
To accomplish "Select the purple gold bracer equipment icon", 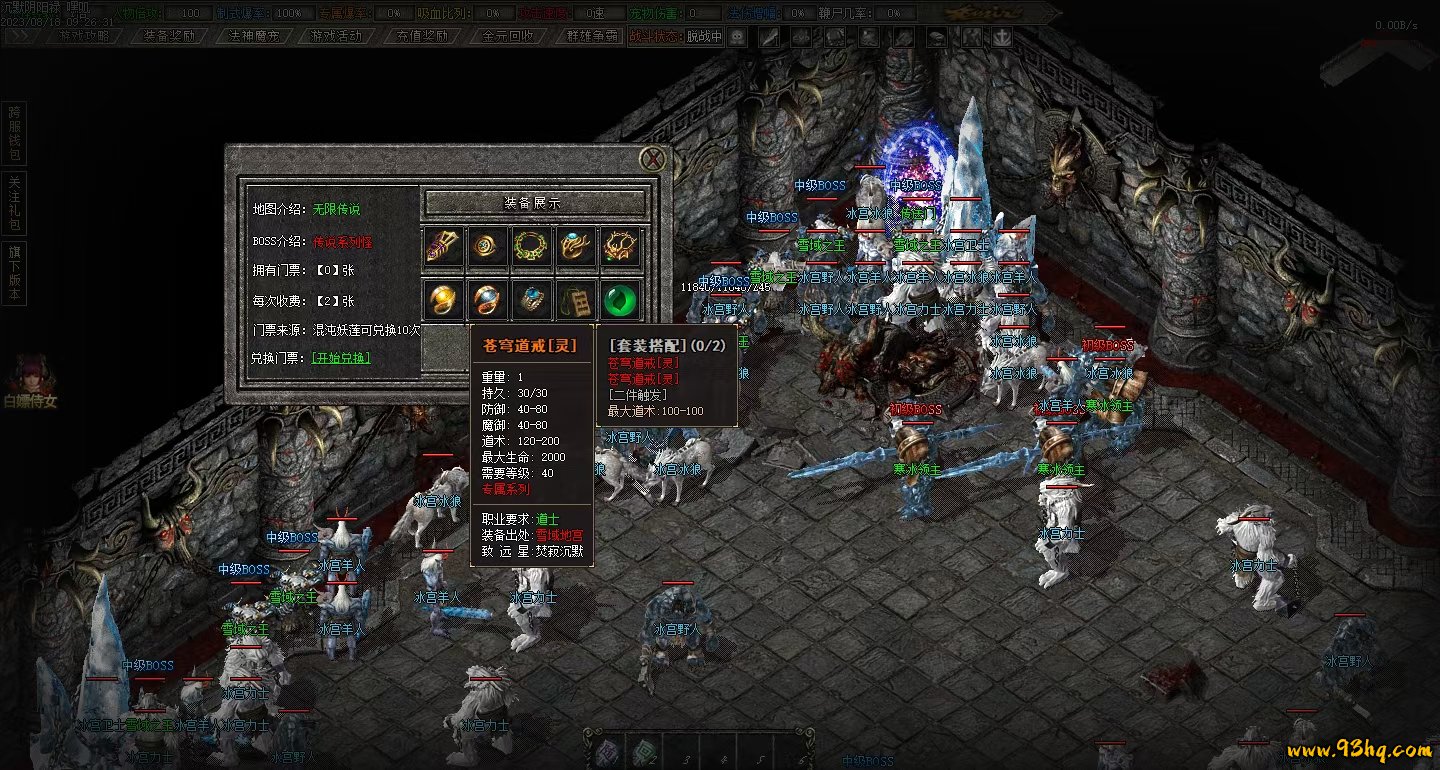I will pos(445,247).
